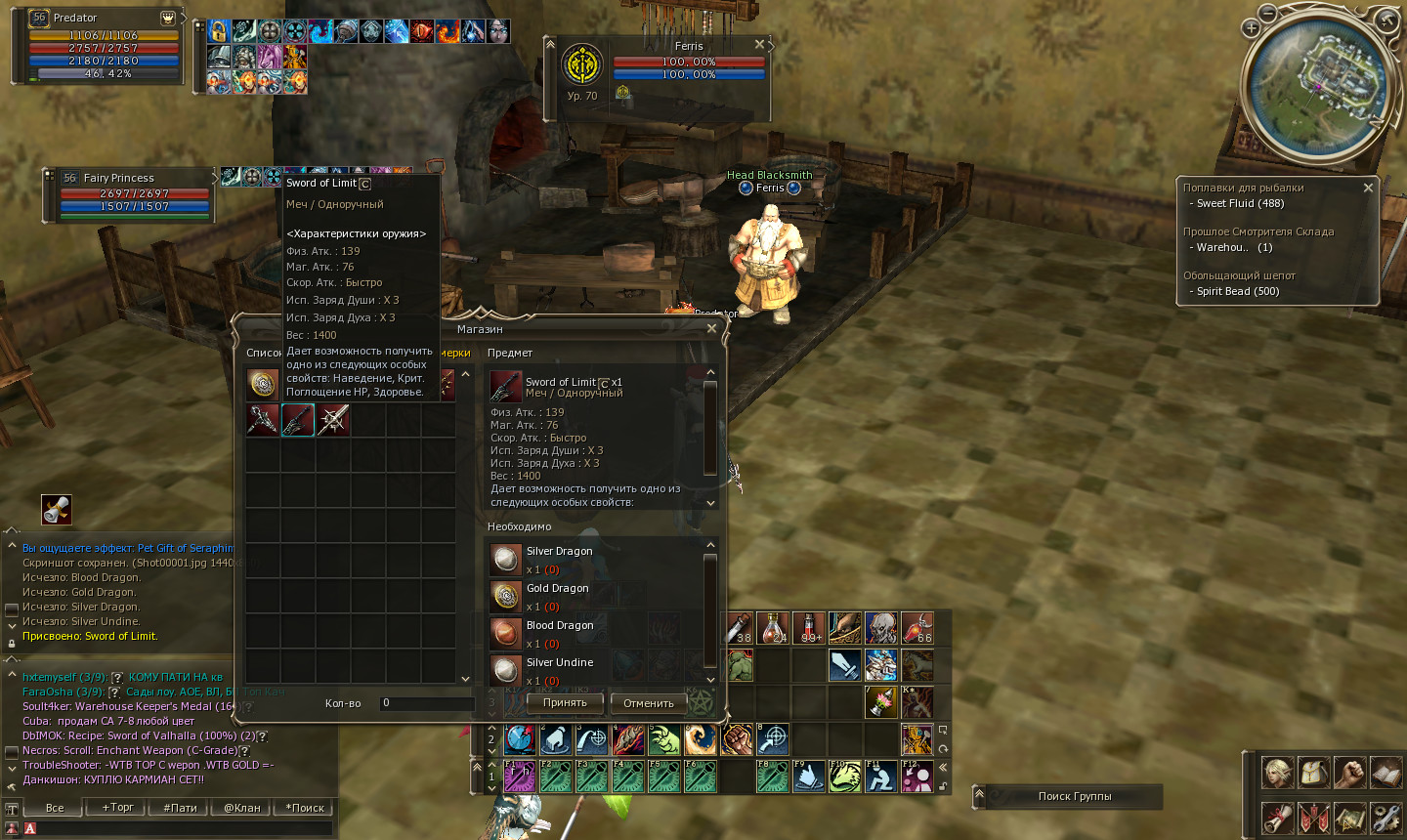Click the Кол-во quantity field
Viewport: 1407px width, 840px height.
coord(426,702)
